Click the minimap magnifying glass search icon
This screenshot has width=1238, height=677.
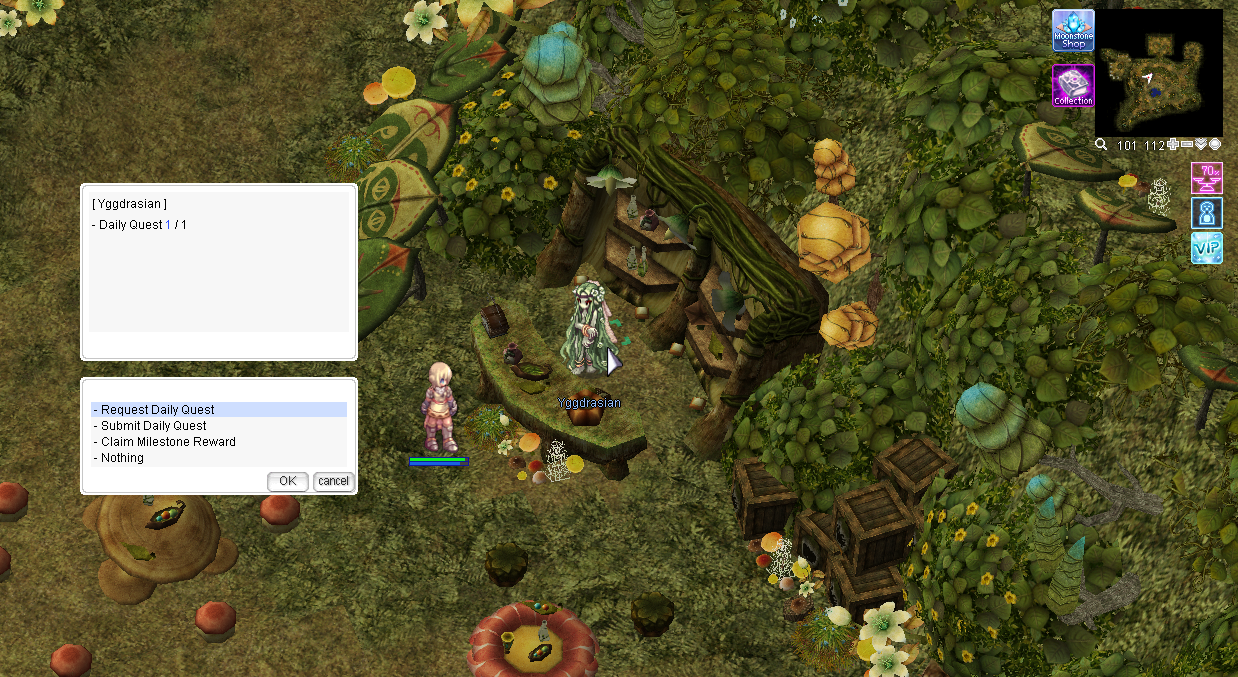[1101, 145]
